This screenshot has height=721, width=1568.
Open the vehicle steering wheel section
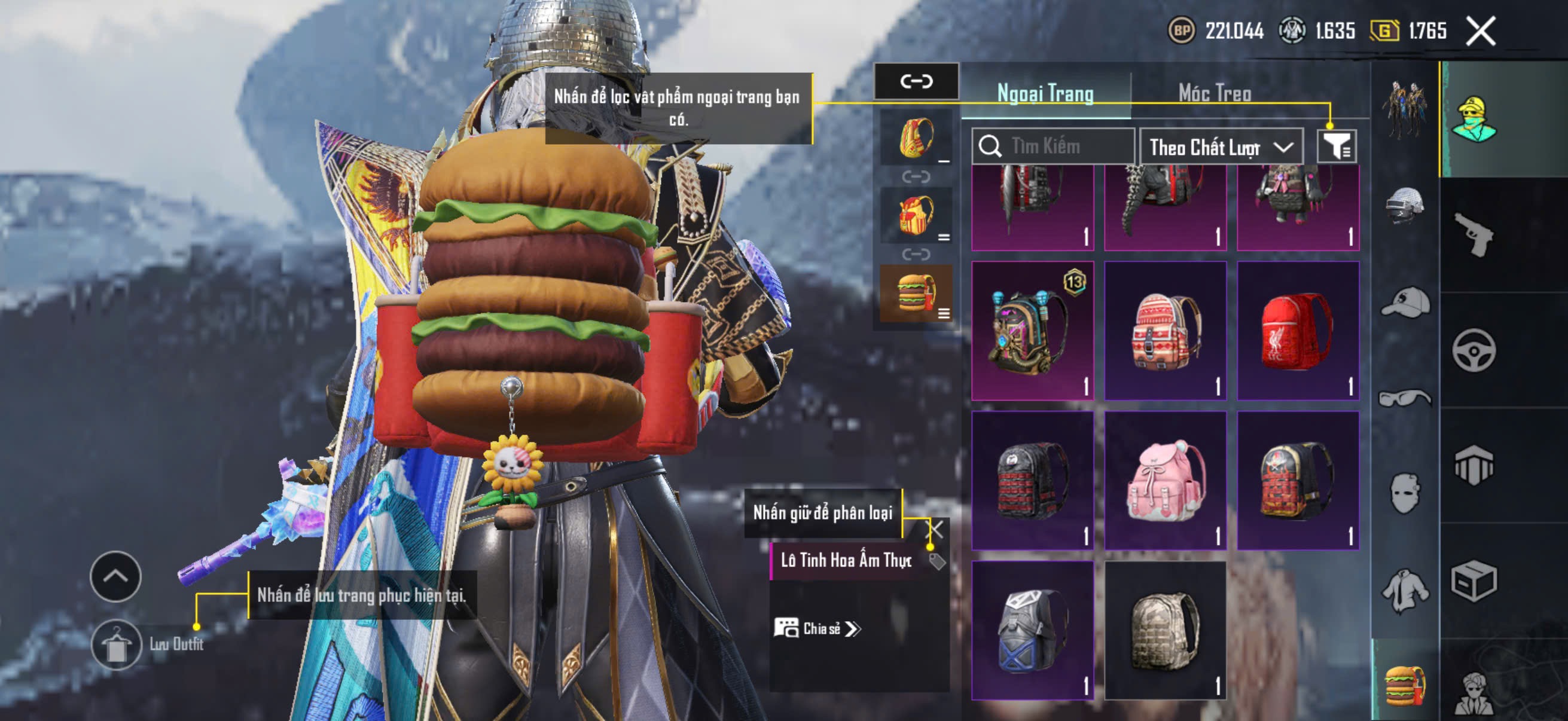pos(1473,350)
